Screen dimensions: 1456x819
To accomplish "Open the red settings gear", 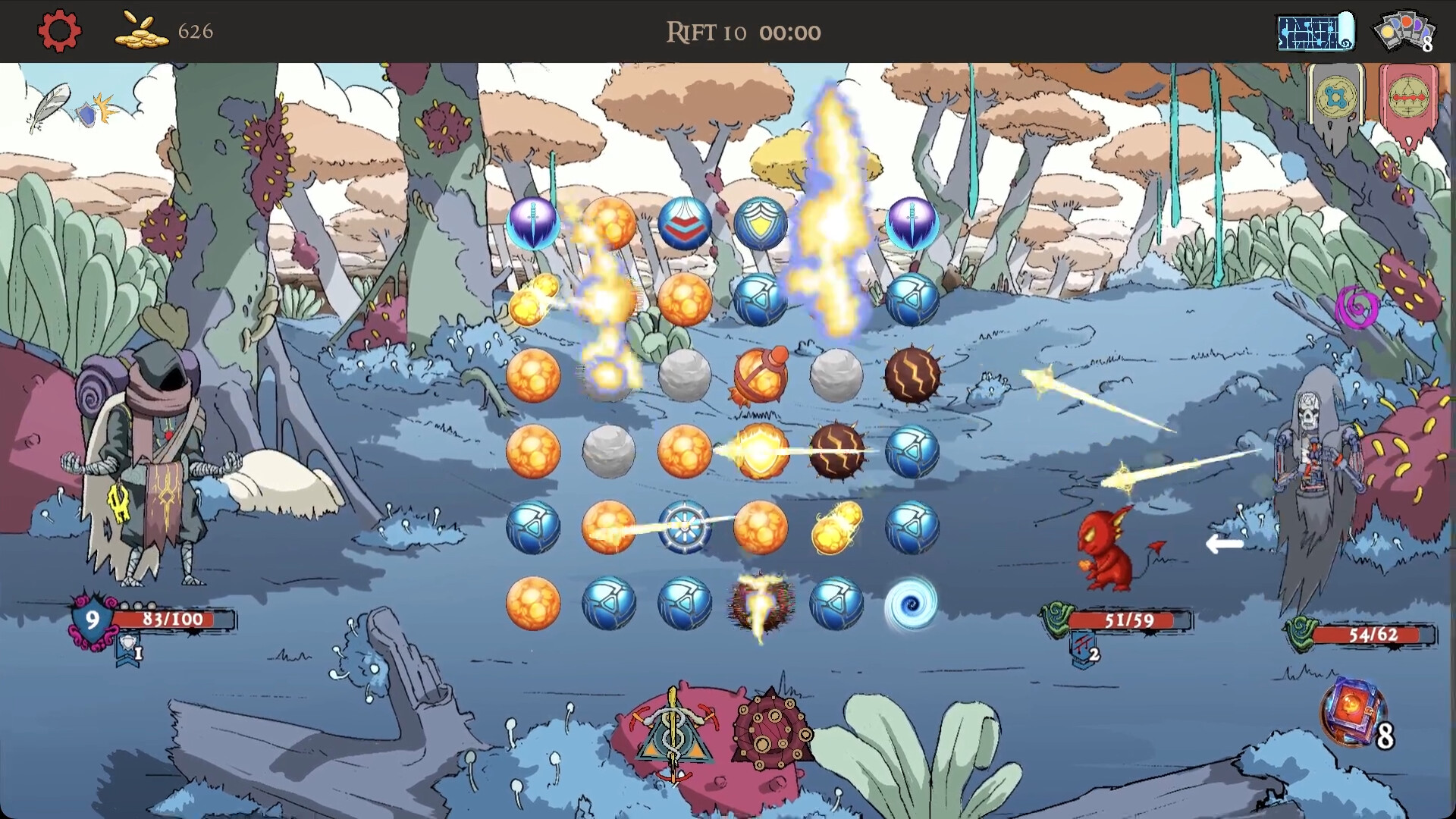I will pos(58,30).
